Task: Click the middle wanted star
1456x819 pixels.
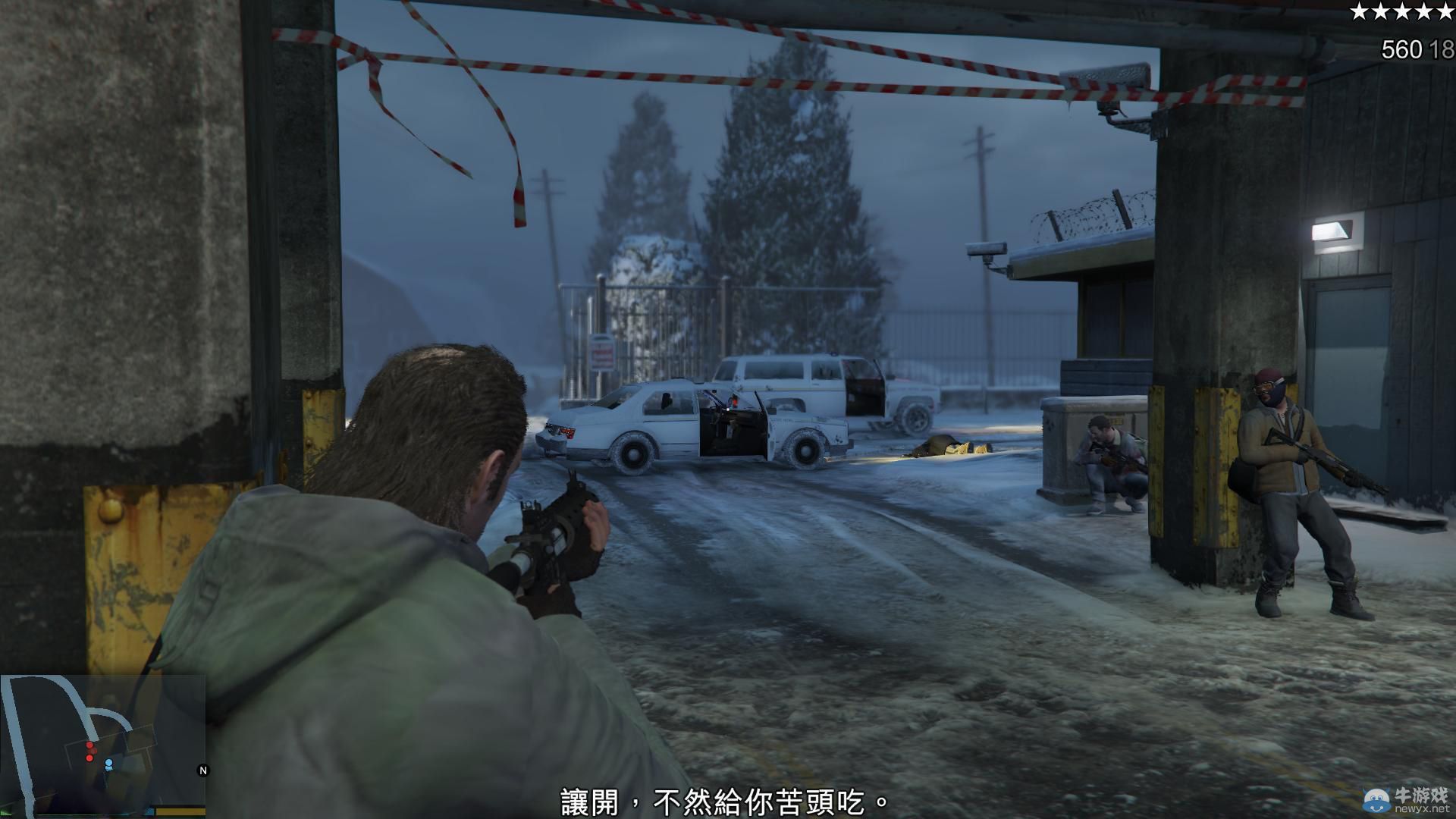Action: [x=1402, y=11]
